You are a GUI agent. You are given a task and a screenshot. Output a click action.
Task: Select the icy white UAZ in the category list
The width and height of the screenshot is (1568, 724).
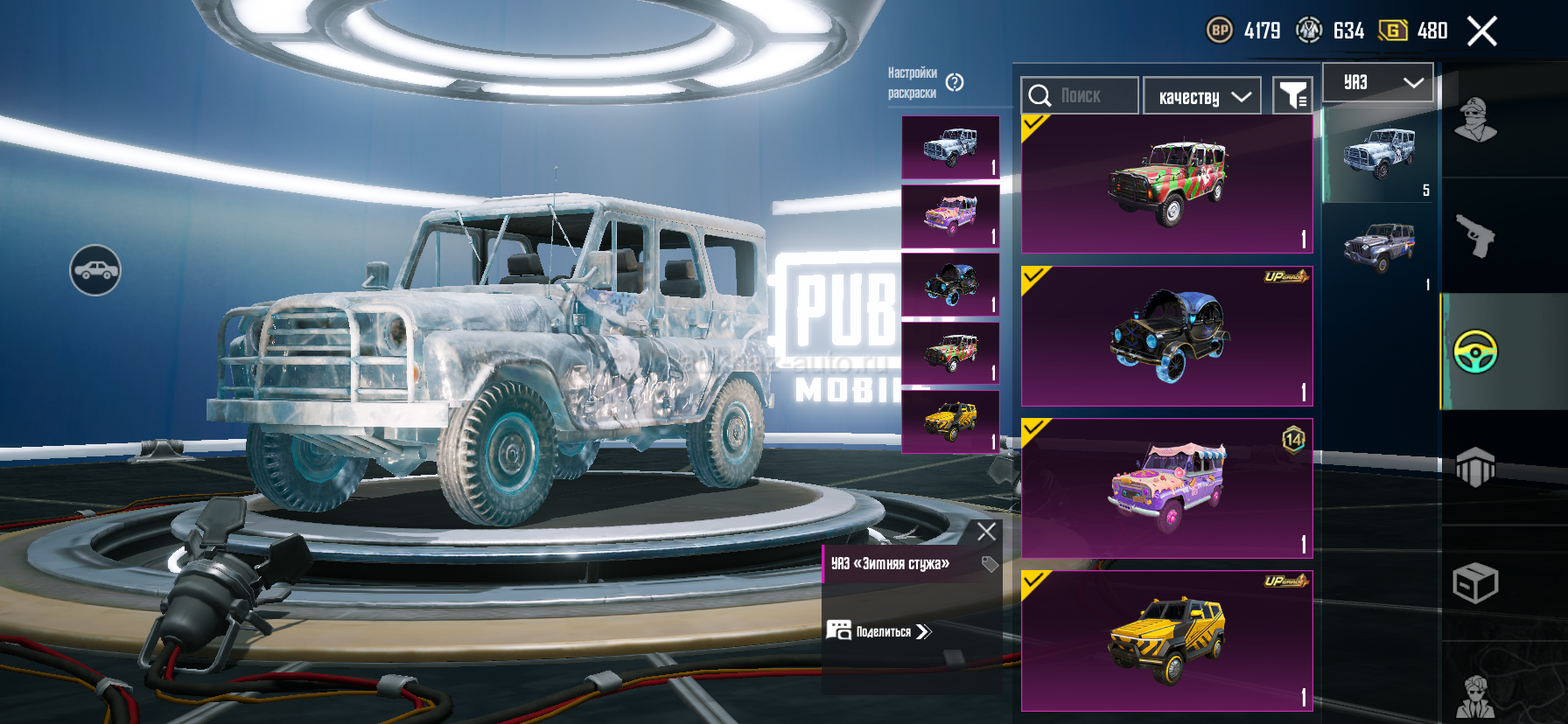coord(1379,155)
